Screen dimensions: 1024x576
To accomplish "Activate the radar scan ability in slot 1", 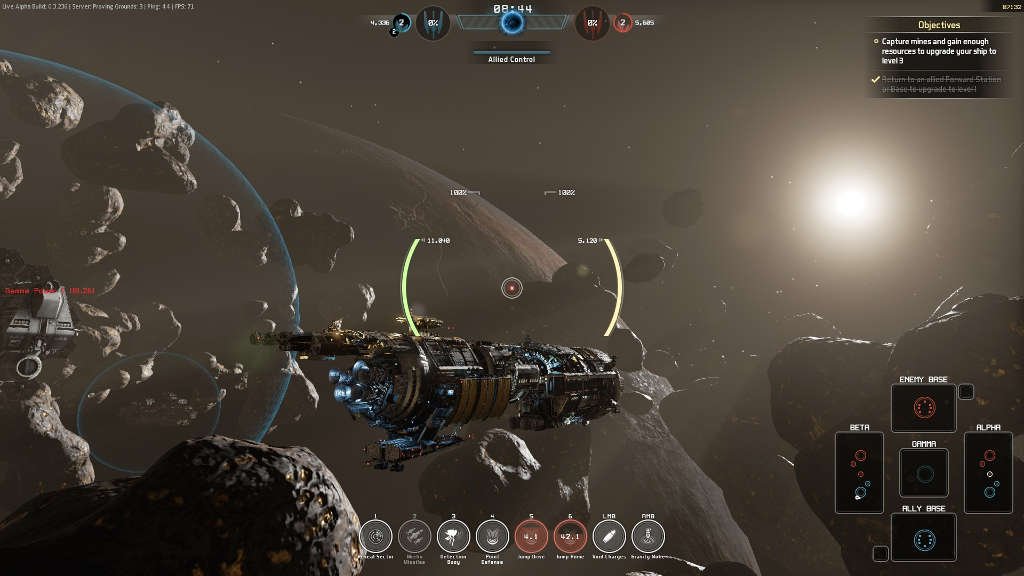I will coord(376,536).
